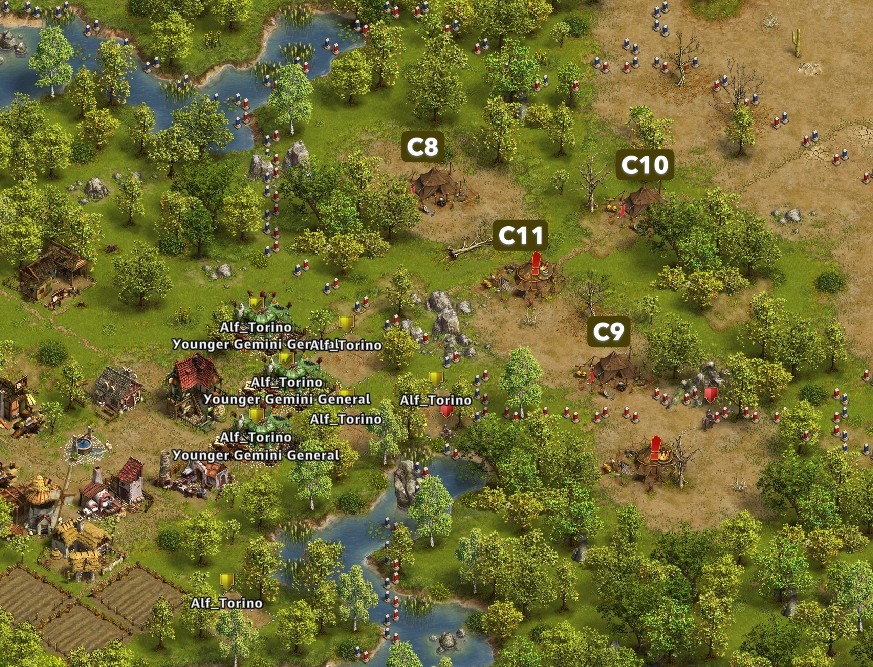Choose the camp marked C11

[520, 236]
